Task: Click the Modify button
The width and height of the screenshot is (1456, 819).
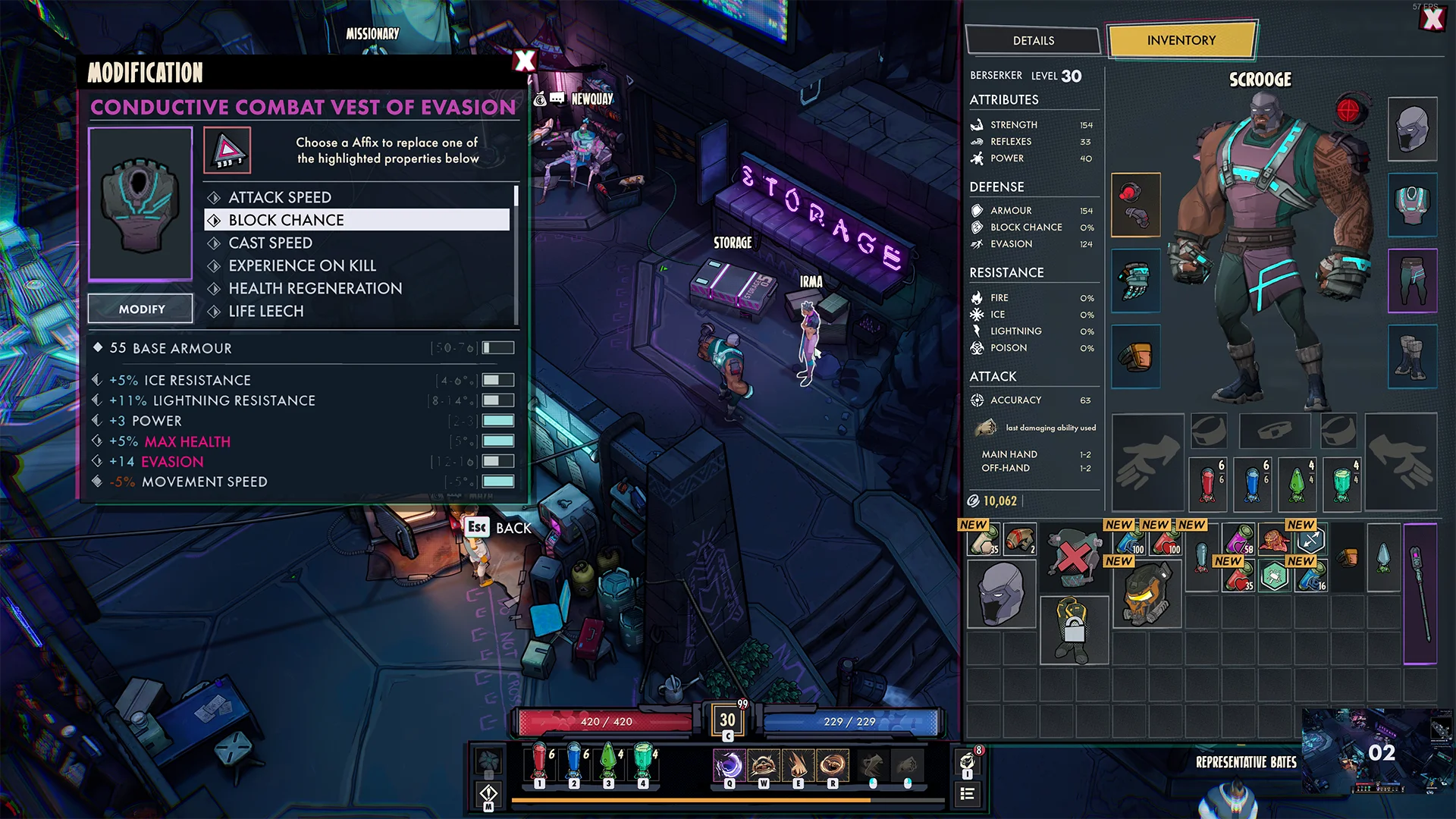Action: click(x=141, y=309)
